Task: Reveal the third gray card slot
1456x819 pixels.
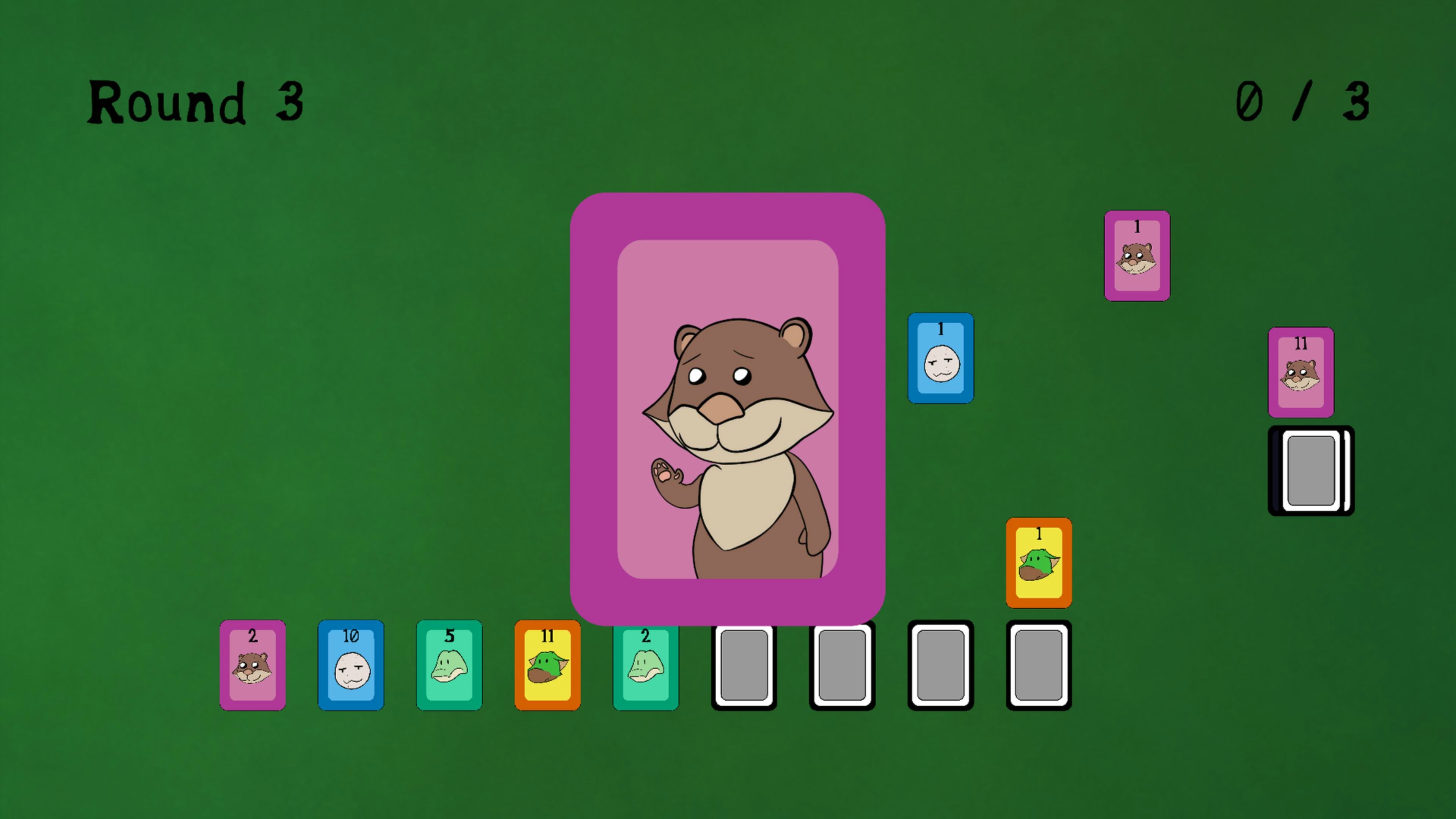Action: [x=940, y=666]
